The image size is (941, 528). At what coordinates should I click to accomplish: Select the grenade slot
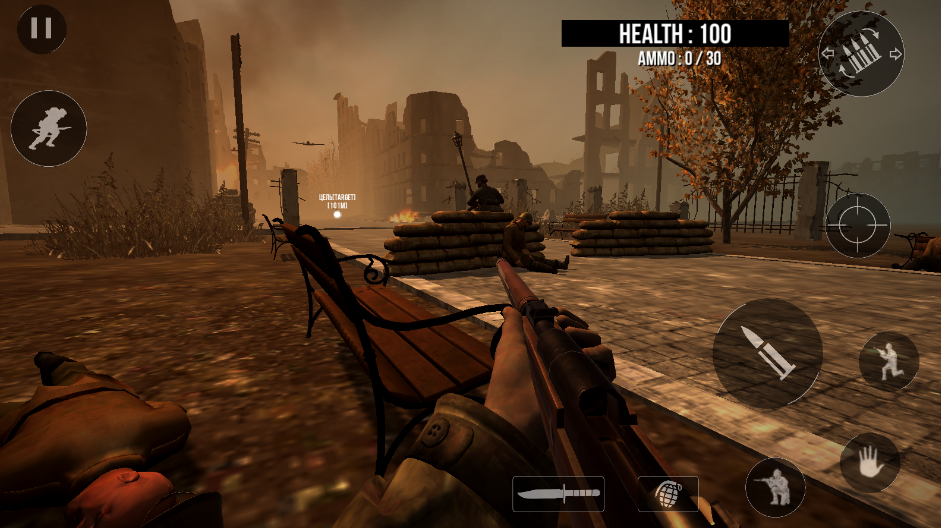[x=668, y=493]
